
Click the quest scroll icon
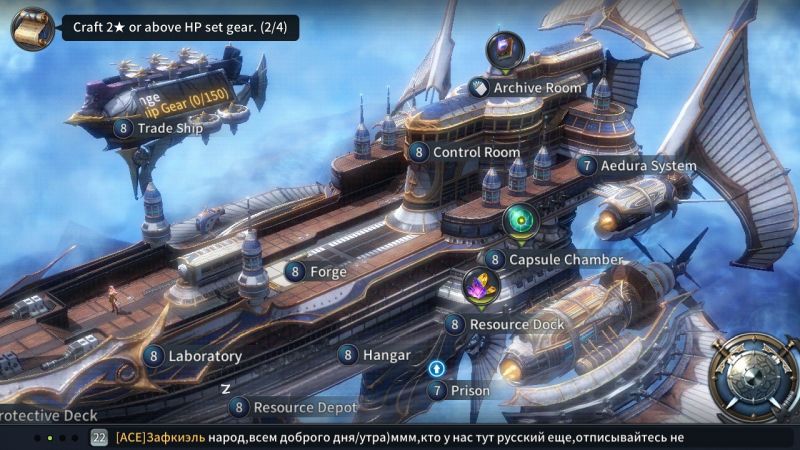click(x=32, y=28)
